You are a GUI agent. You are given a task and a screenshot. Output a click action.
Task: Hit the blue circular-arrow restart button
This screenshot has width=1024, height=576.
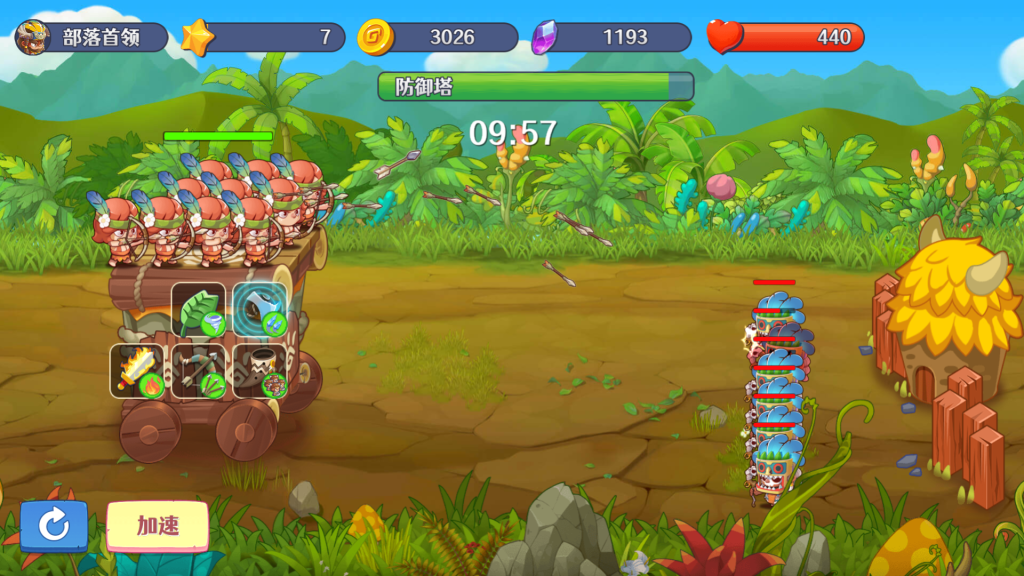pyautogui.click(x=54, y=525)
